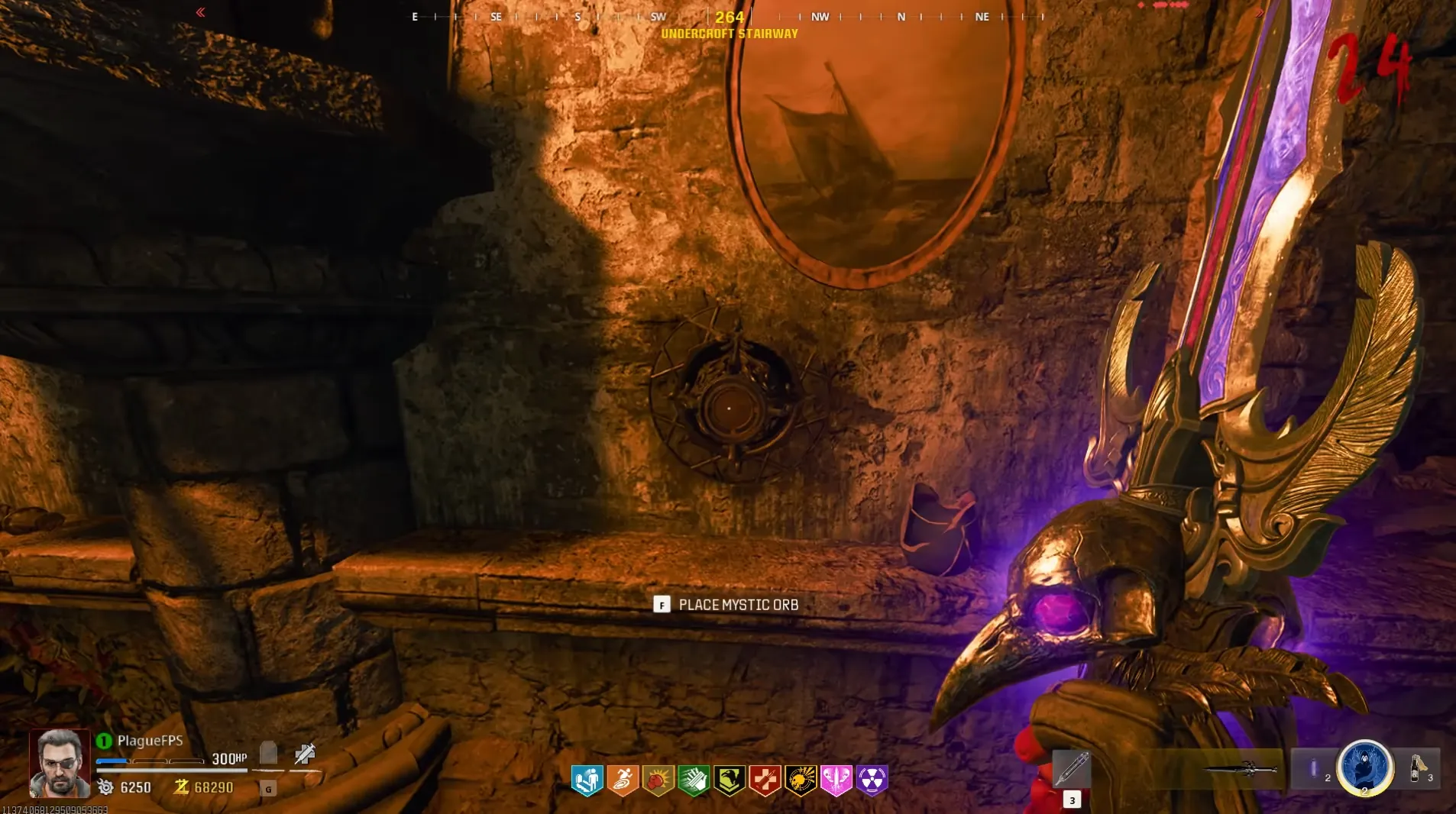Select the purple tactical equipment slot

pos(1314,768)
